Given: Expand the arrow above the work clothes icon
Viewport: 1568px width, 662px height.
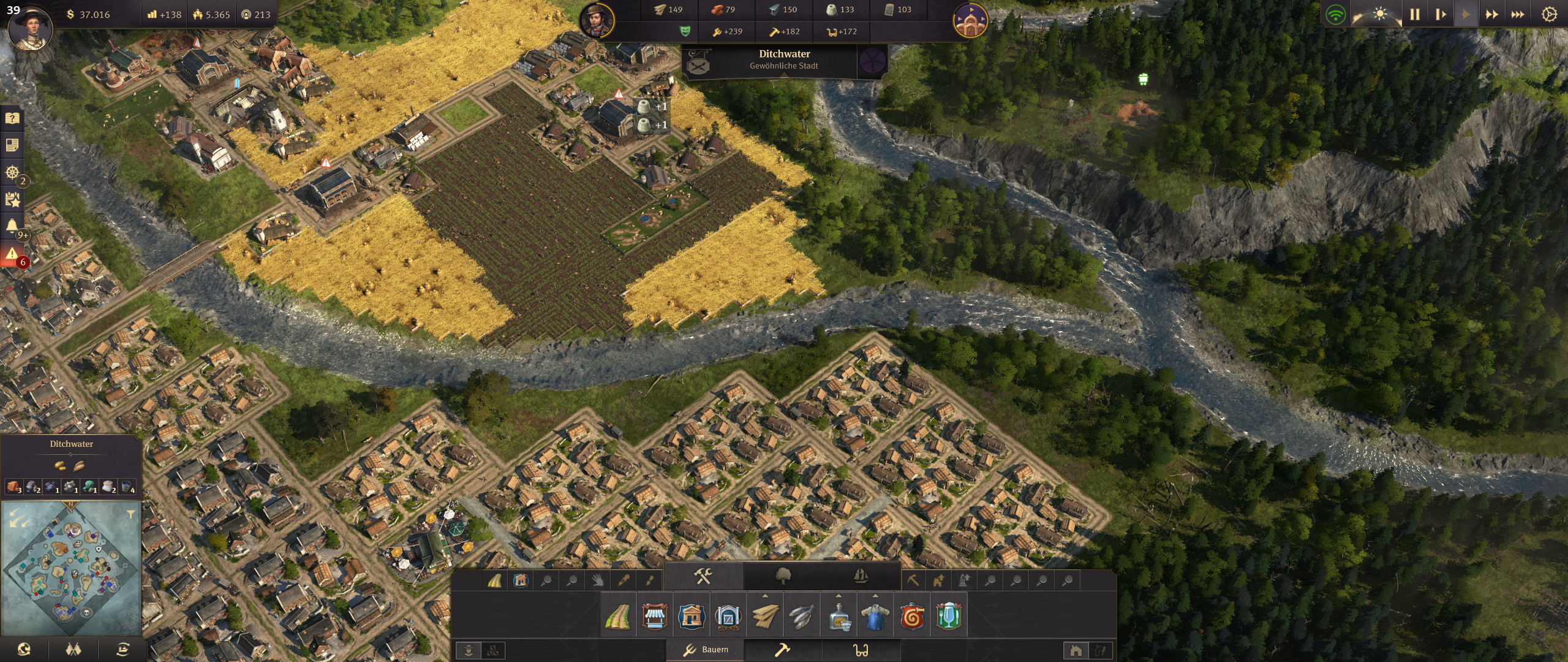Looking at the screenshot, I should coord(874,595).
